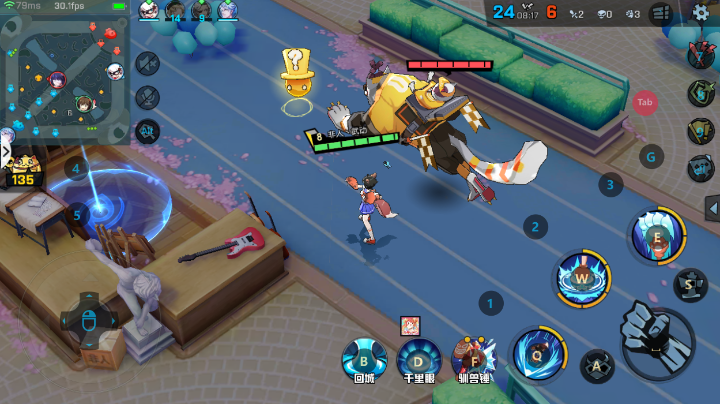Cast the 驯兽锤 summoner skill
Screen dimensions: 720x404
pyautogui.click(x=473, y=357)
